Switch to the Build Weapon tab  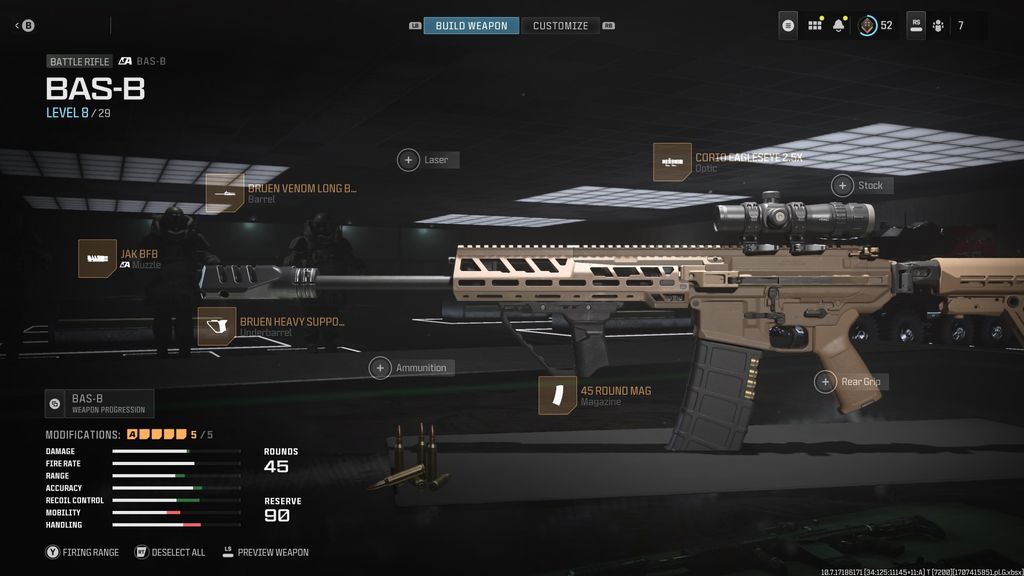(x=471, y=26)
